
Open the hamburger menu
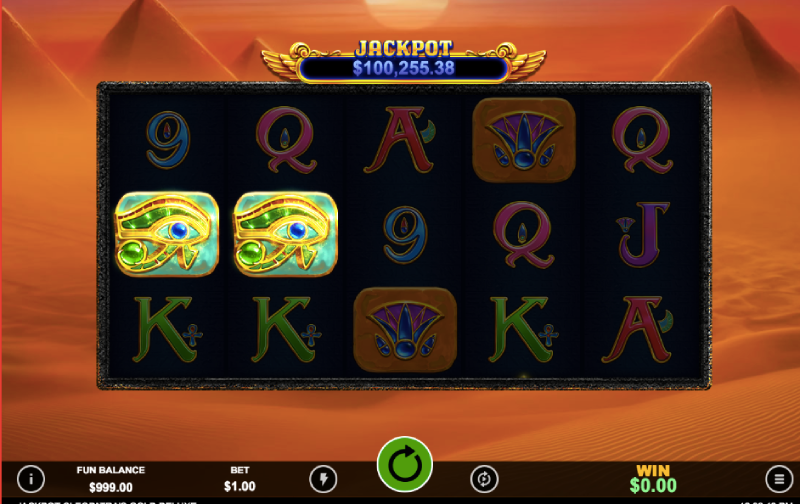[776, 478]
